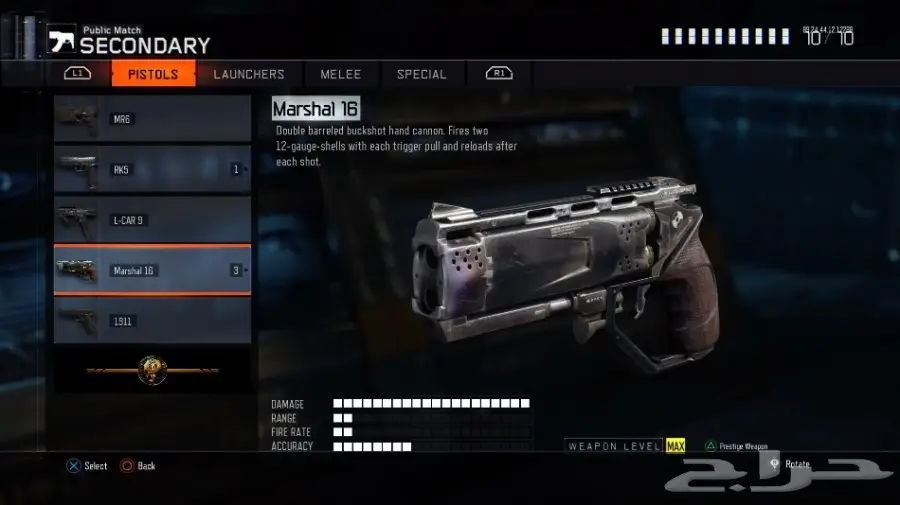Select the gold emblem locked slot

point(152,369)
